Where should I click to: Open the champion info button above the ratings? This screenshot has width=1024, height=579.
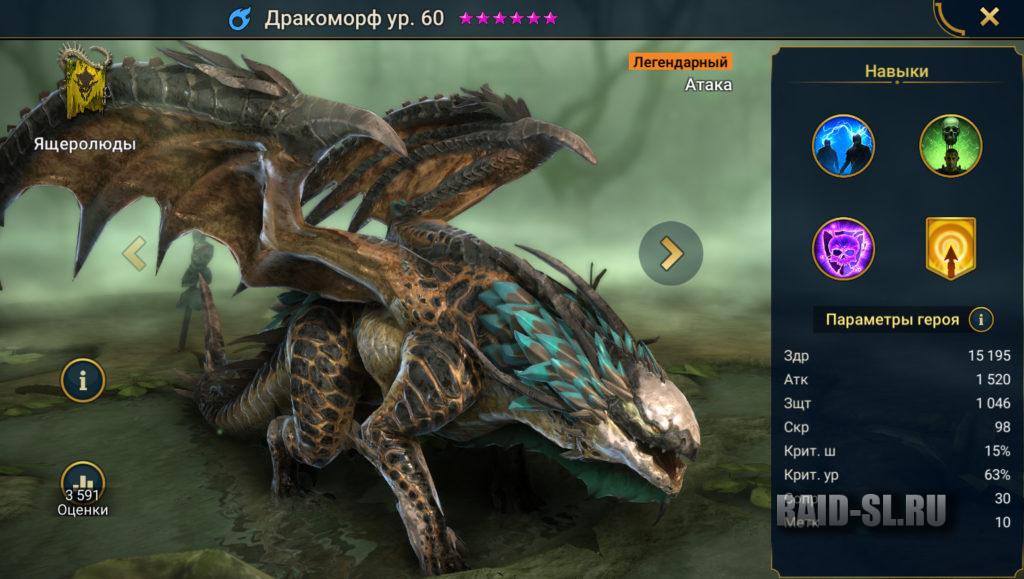[x=84, y=380]
